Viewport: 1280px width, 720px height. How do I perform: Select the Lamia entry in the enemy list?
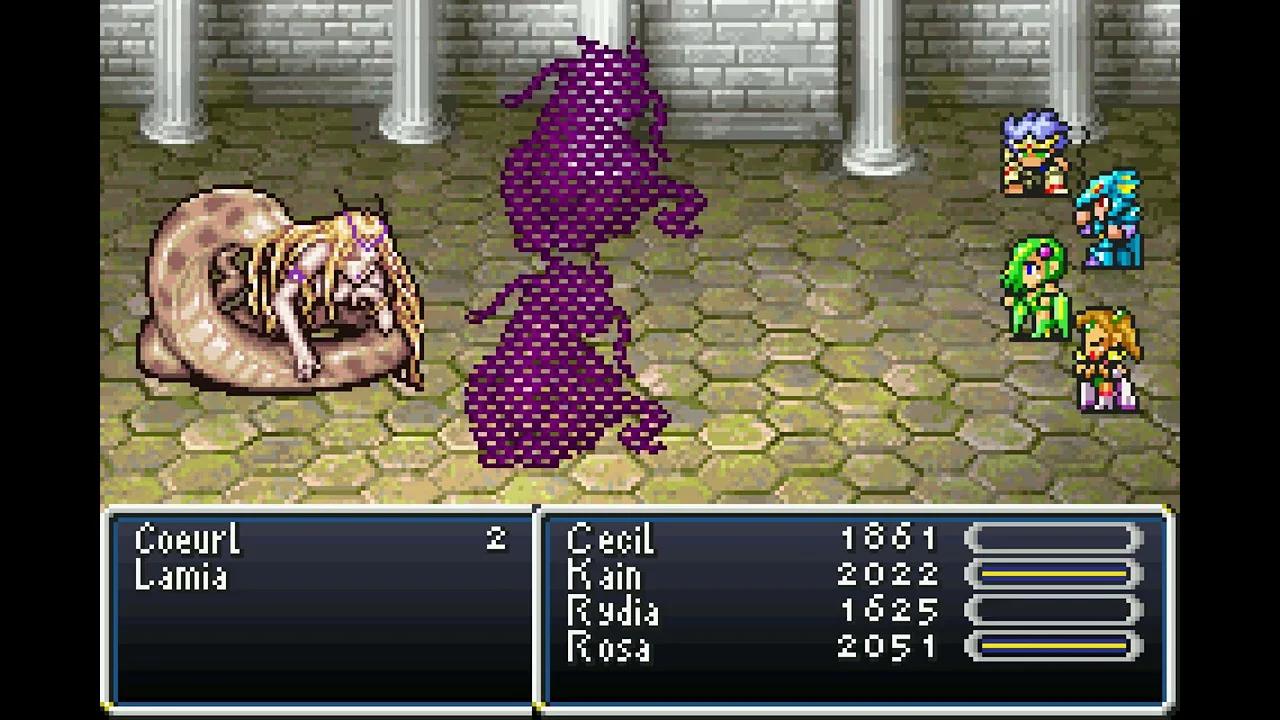(180, 575)
